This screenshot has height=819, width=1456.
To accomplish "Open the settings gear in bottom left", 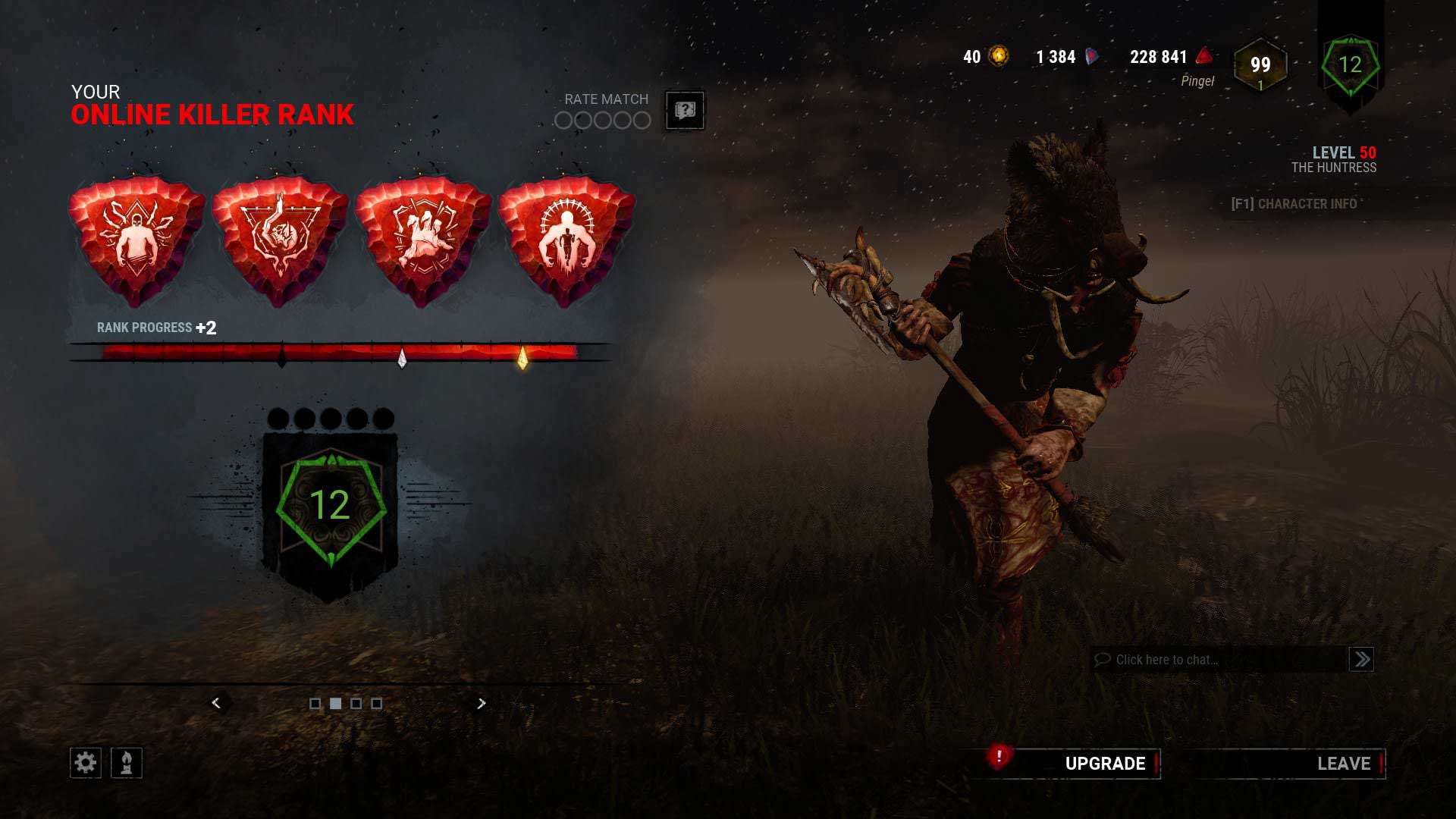I will 86,763.
